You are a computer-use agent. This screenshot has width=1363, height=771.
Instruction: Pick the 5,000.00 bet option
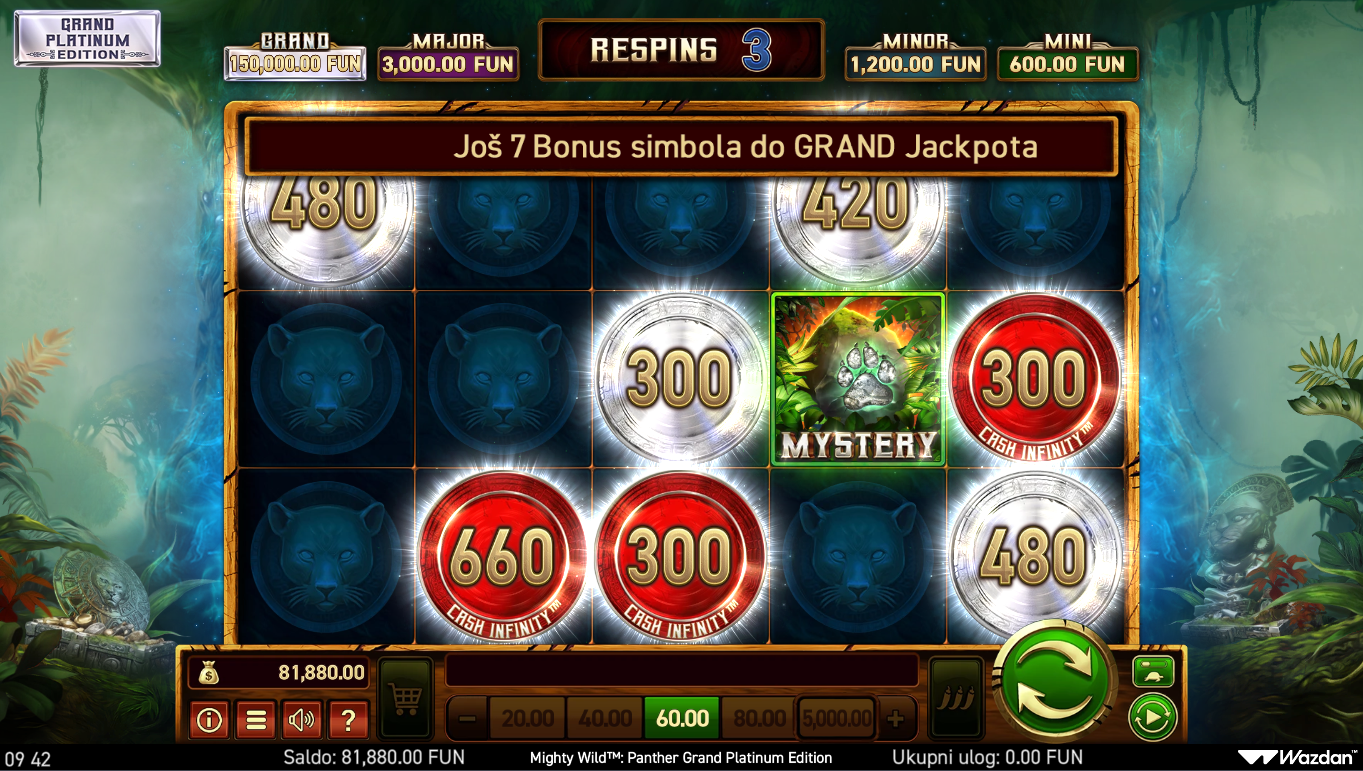coord(836,718)
